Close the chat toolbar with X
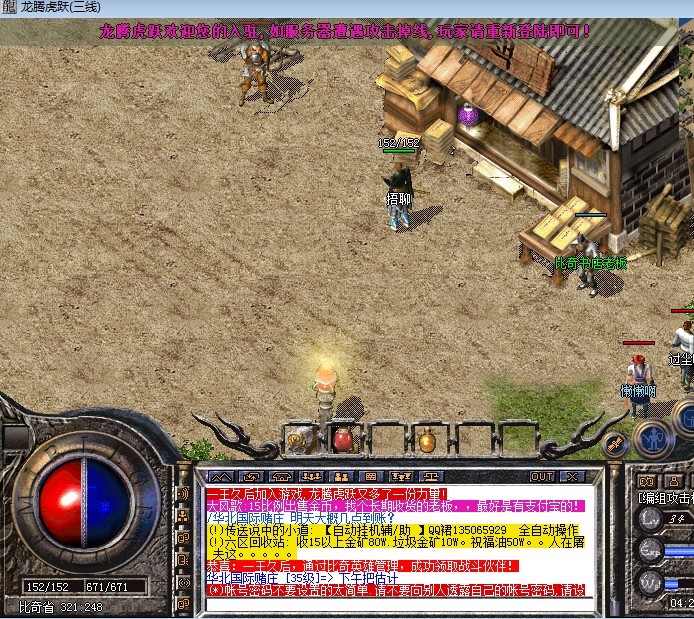Screen dimensions: 694x619 click(x=572, y=476)
